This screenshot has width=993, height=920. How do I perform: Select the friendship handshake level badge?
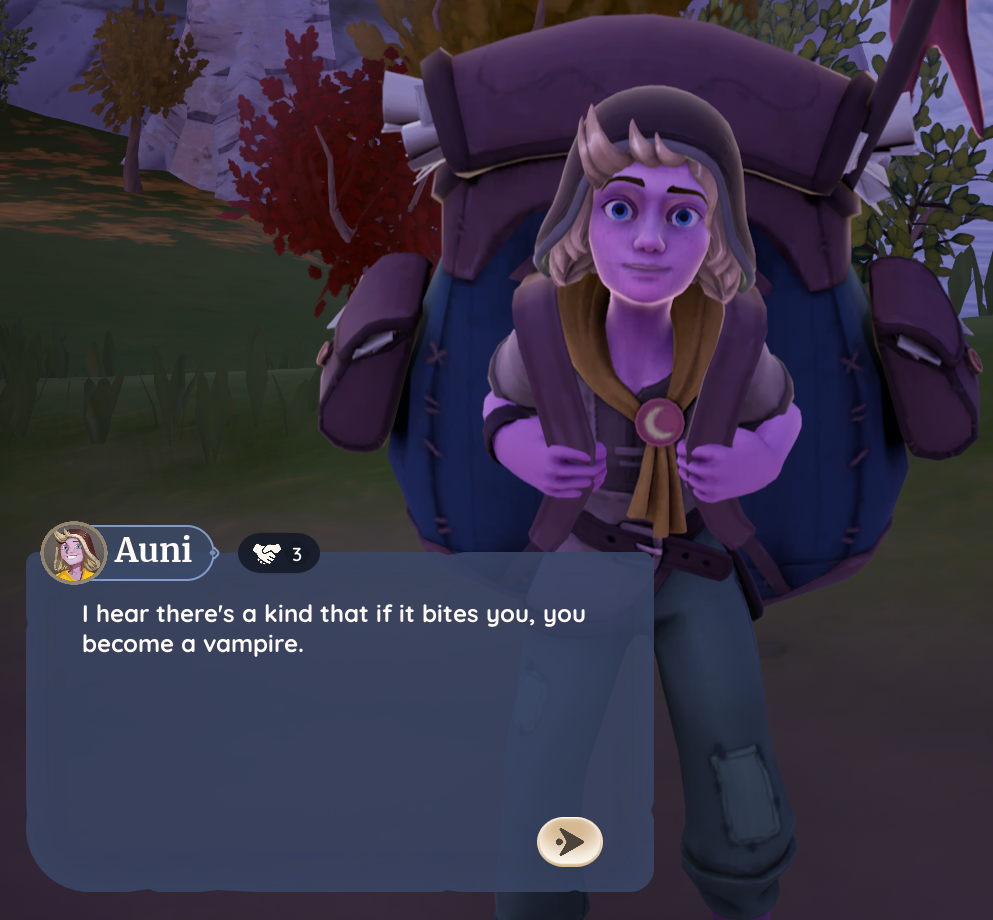[x=279, y=553]
